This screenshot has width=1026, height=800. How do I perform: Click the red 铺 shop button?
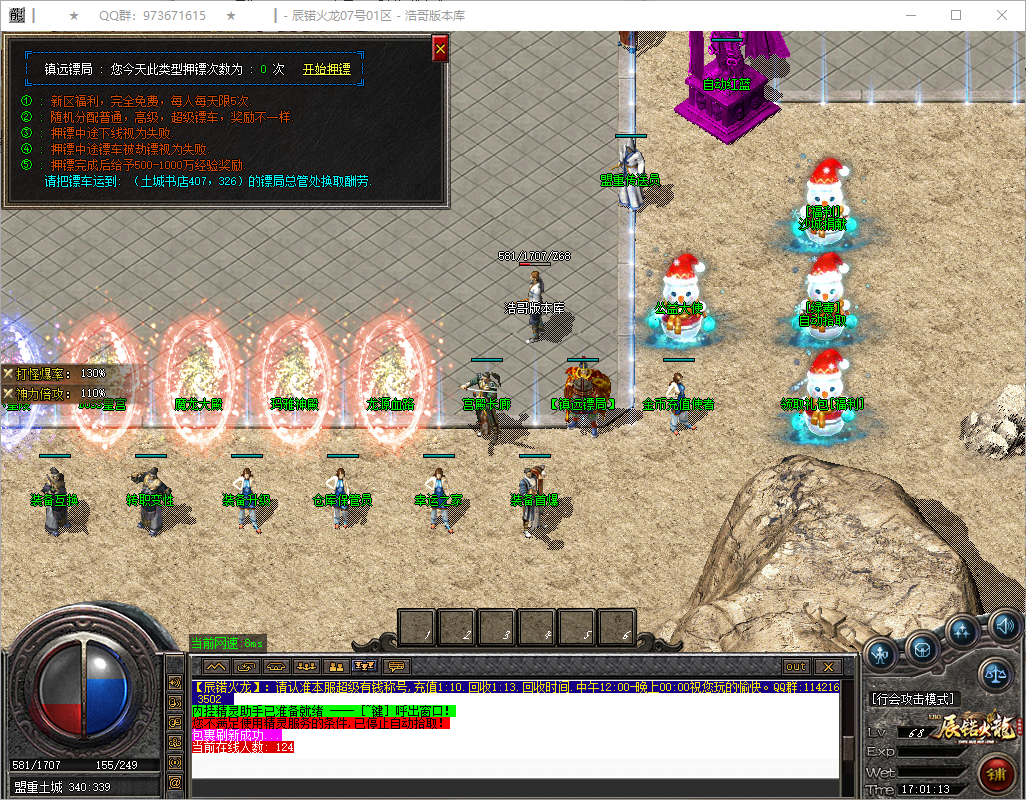995,773
